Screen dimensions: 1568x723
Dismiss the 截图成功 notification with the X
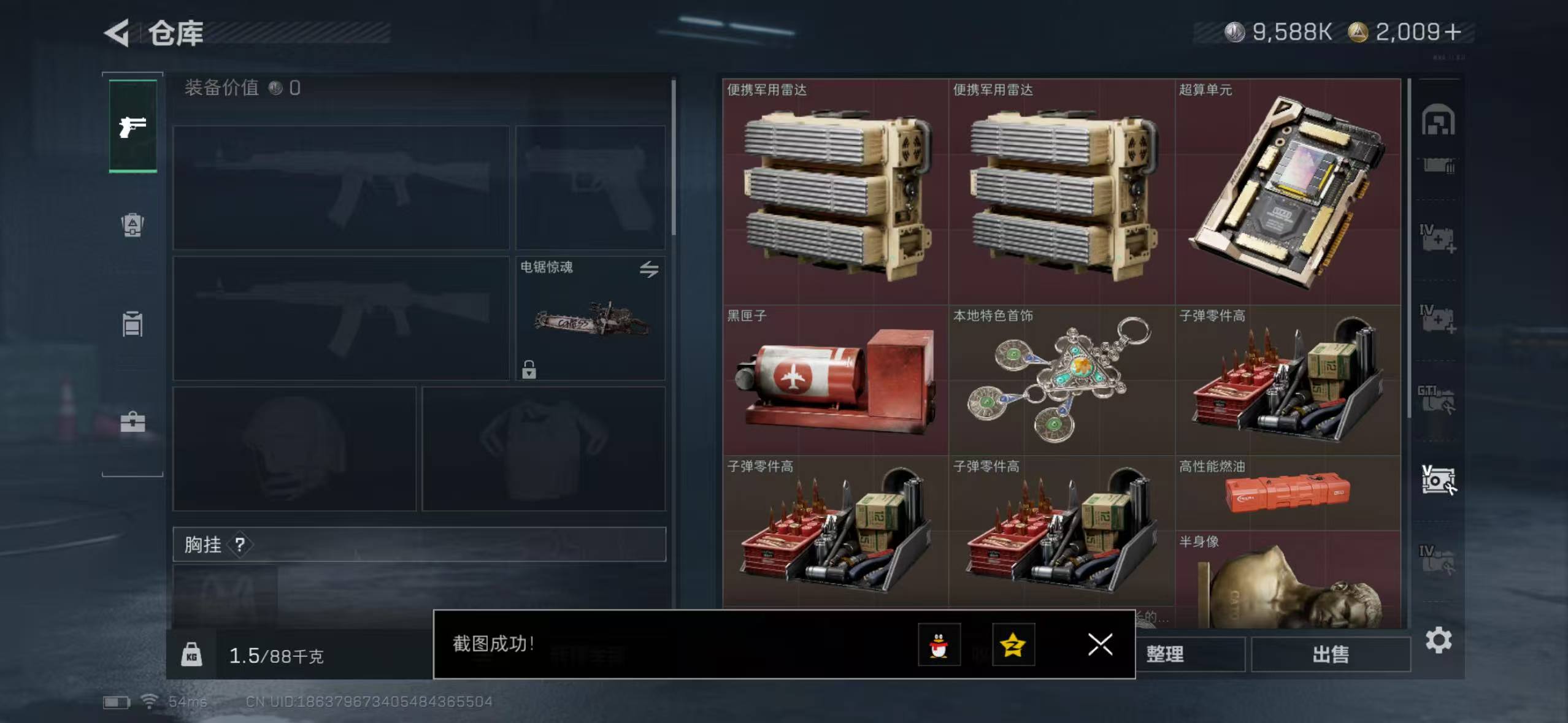[x=1100, y=645]
